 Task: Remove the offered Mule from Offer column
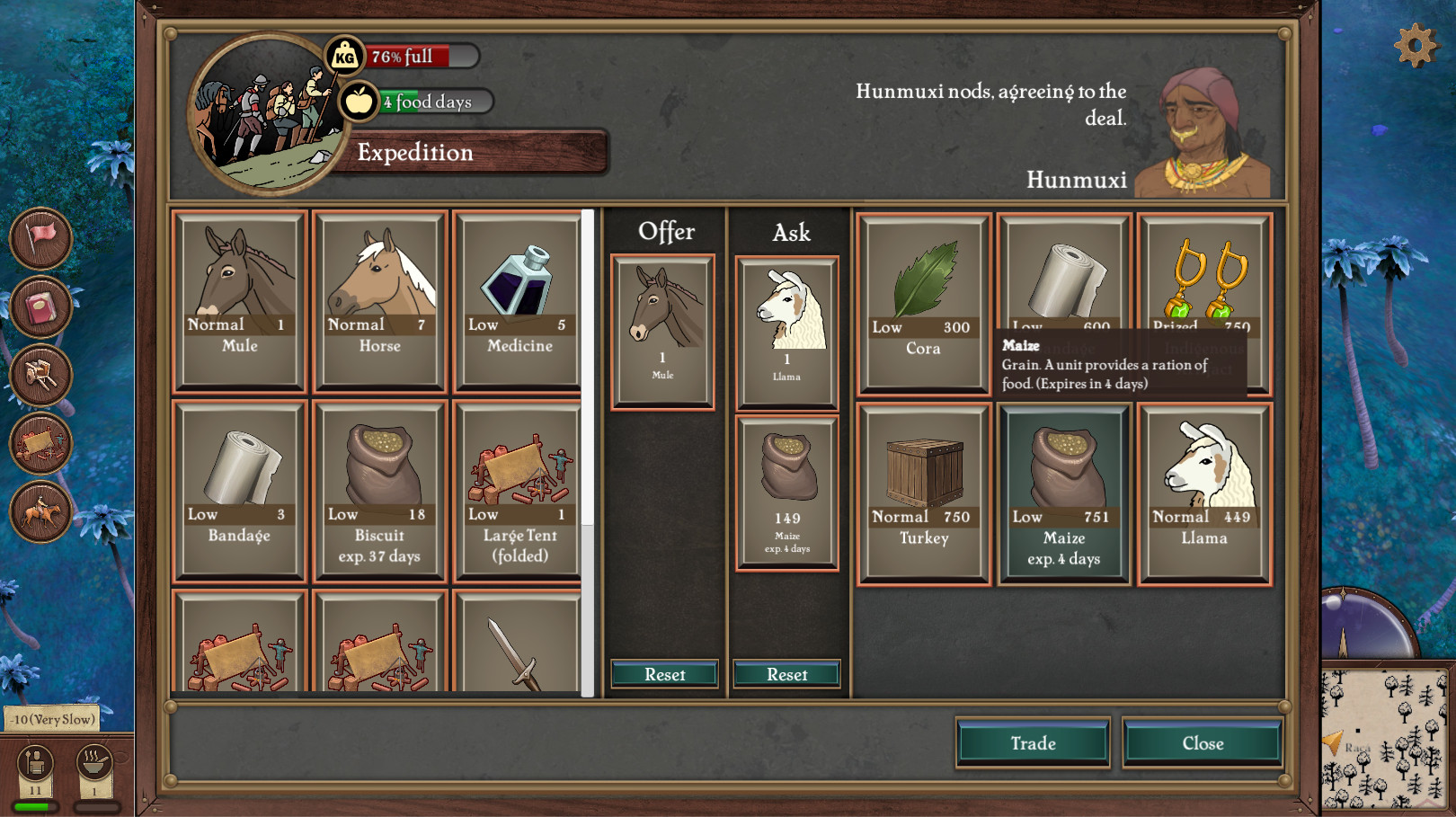click(x=663, y=332)
